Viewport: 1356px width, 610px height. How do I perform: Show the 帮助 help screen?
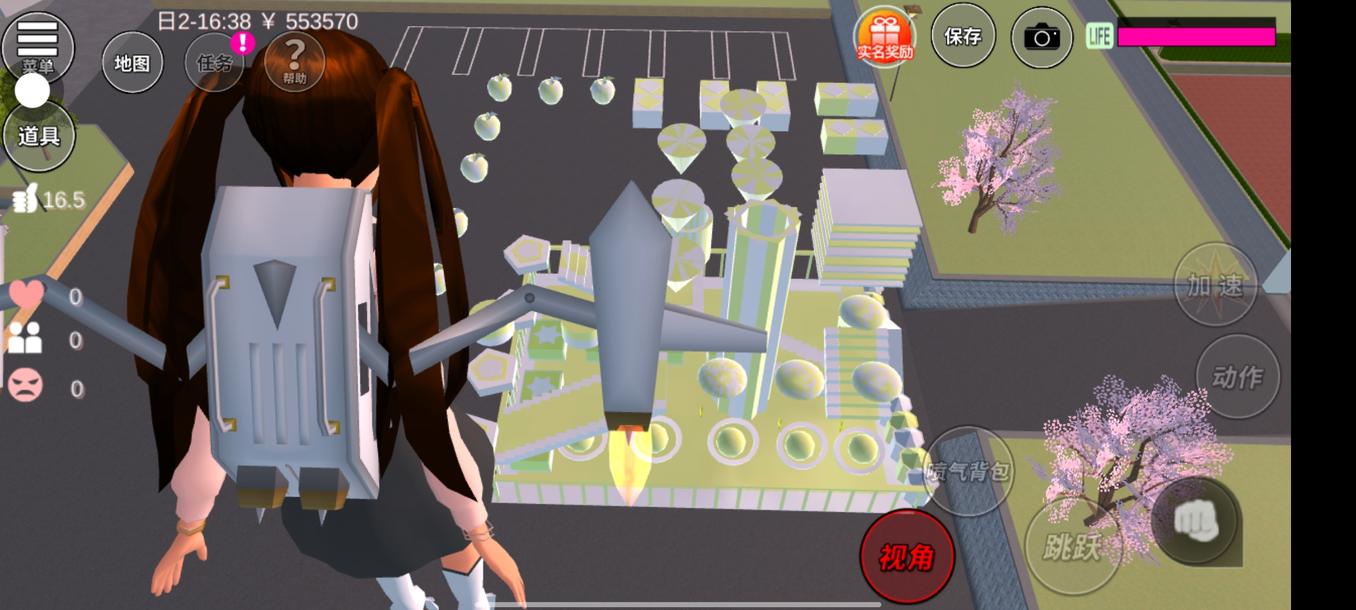(x=294, y=62)
